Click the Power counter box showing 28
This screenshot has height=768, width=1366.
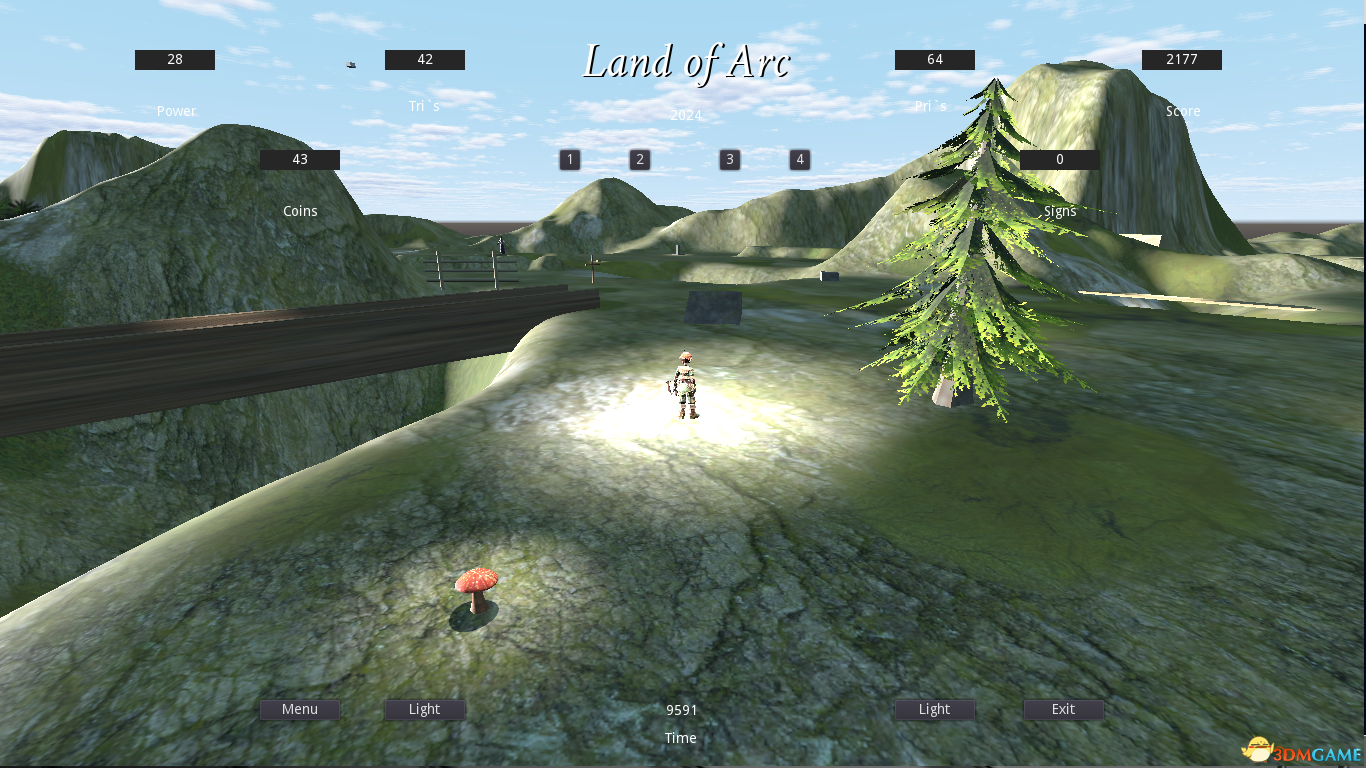(x=174, y=59)
